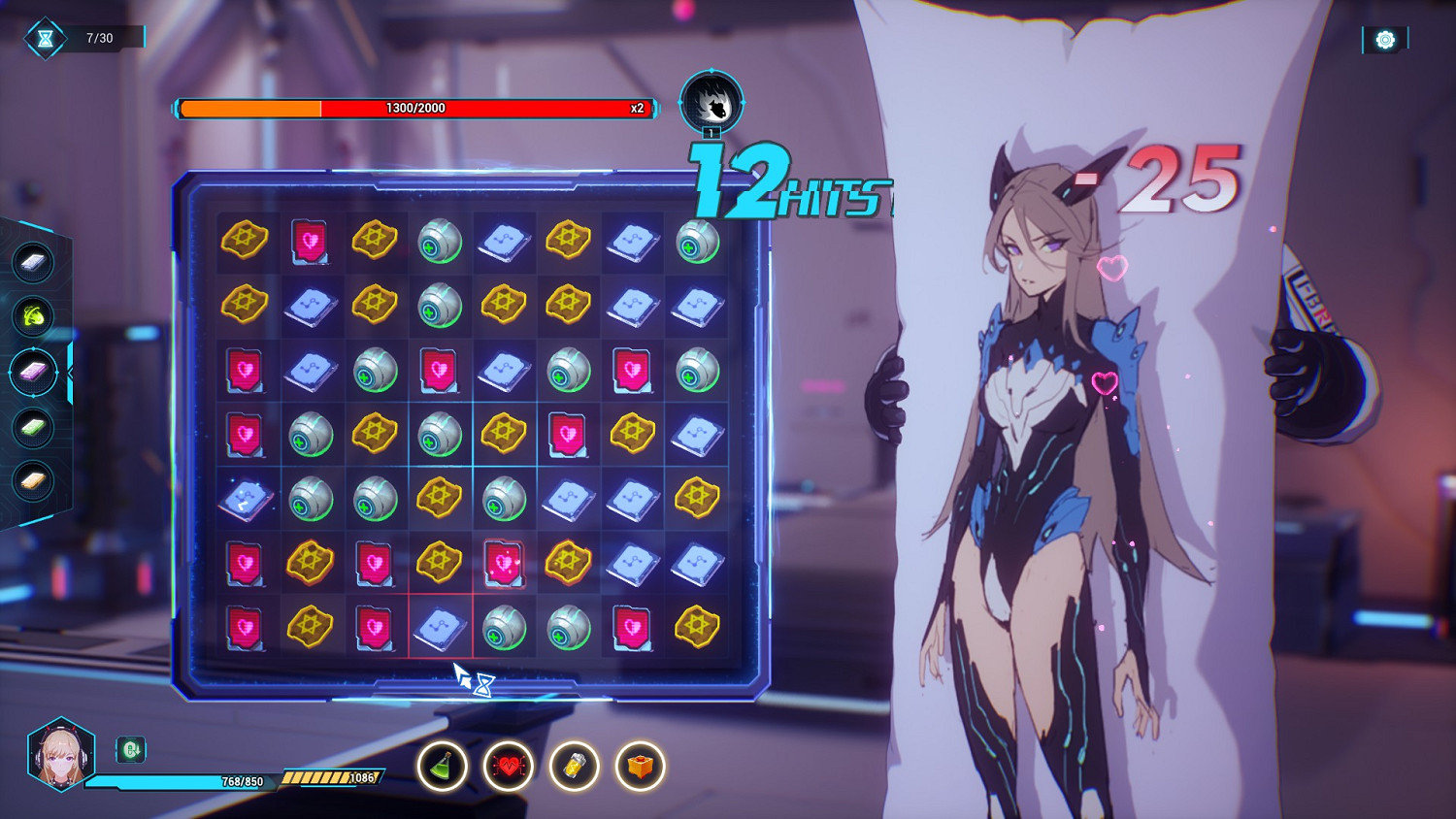
Task: Select the green acid blob skill icon
Action: [x=33, y=315]
